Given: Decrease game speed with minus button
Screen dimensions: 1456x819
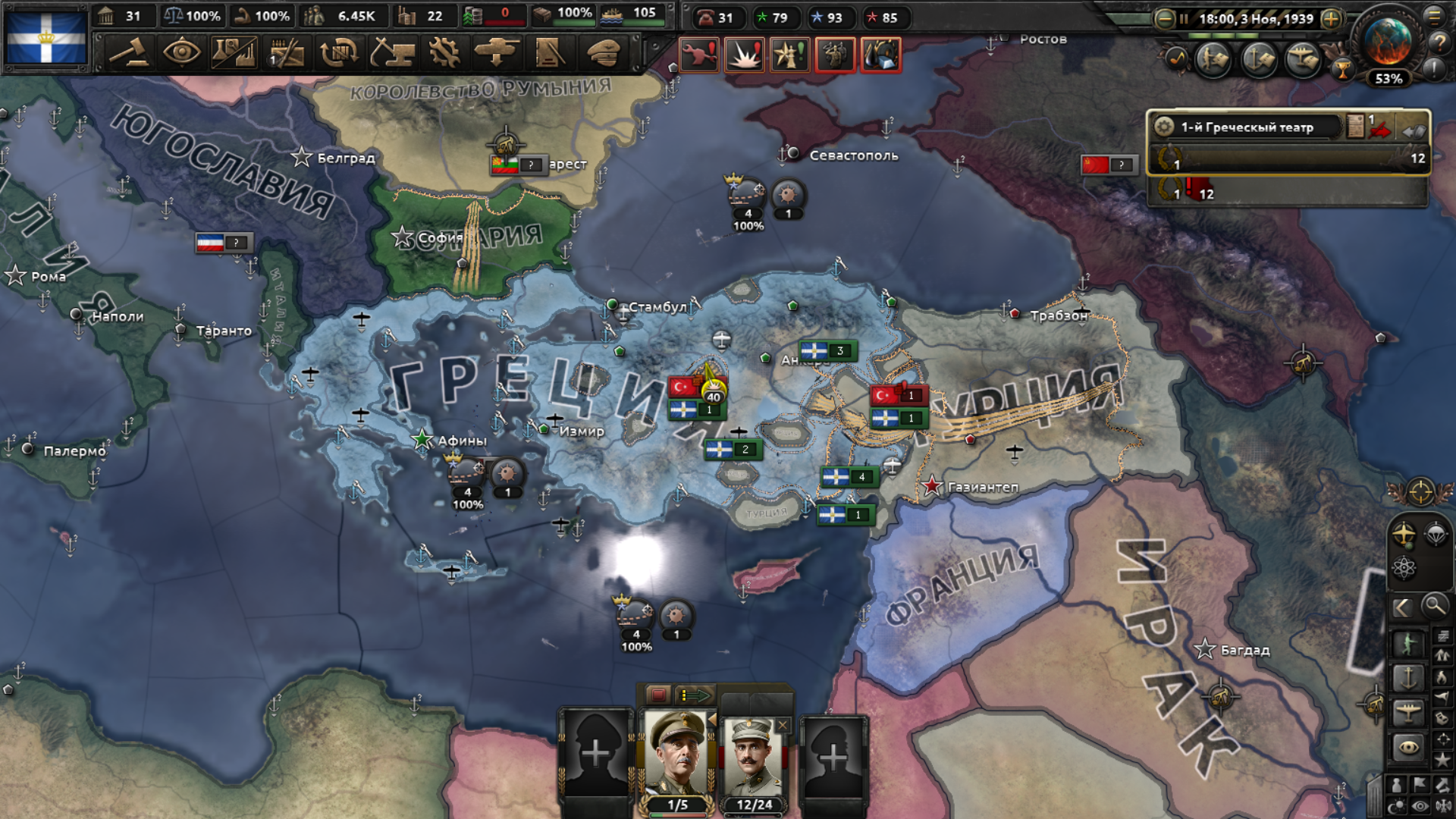Looking at the screenshot, I should pyautogui.click(x=1164, y=19).
